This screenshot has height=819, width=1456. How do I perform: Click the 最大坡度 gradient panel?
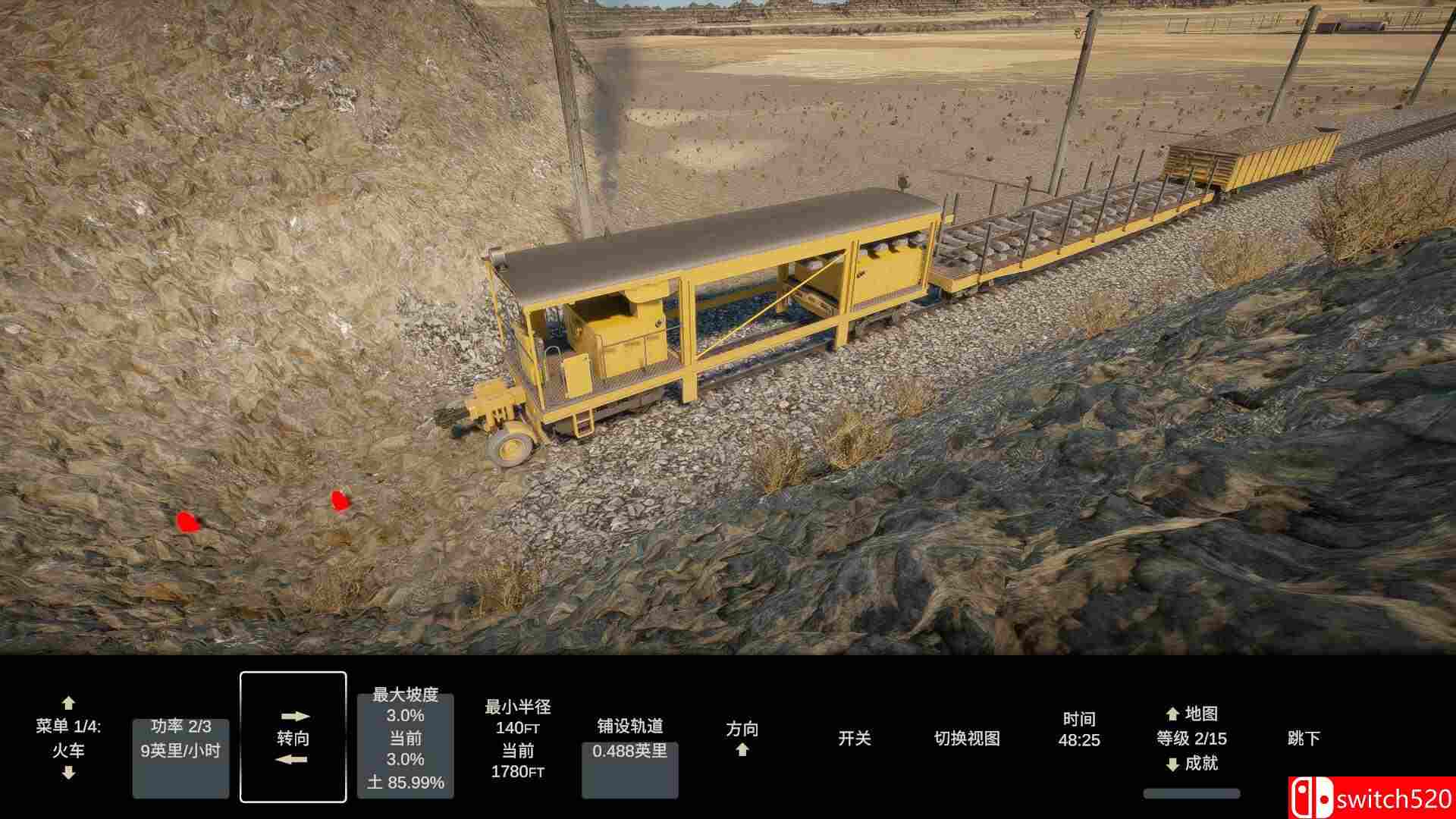pos(404,739)
